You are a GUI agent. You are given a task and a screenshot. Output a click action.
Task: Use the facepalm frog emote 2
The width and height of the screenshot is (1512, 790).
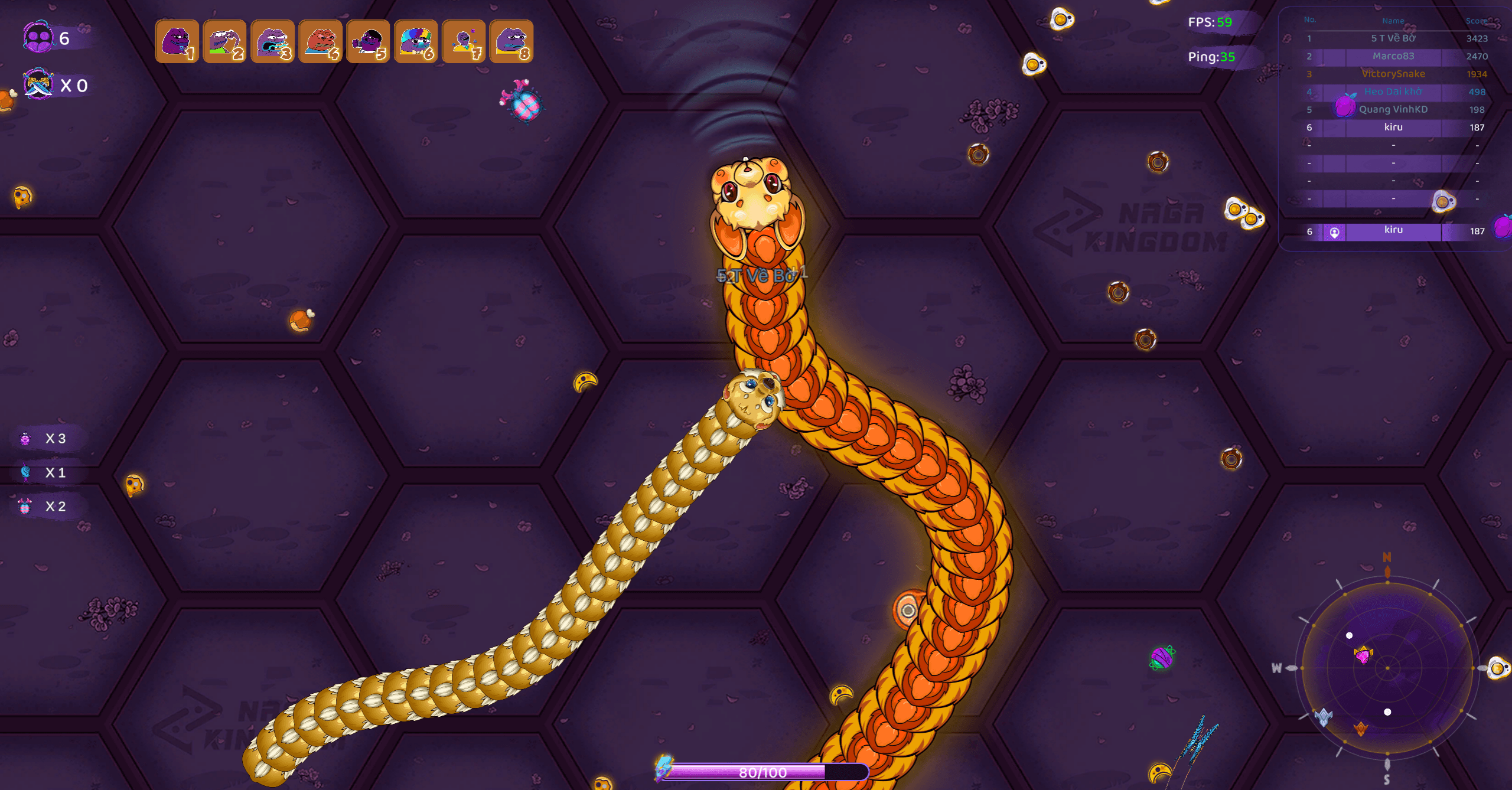point(224,41)
